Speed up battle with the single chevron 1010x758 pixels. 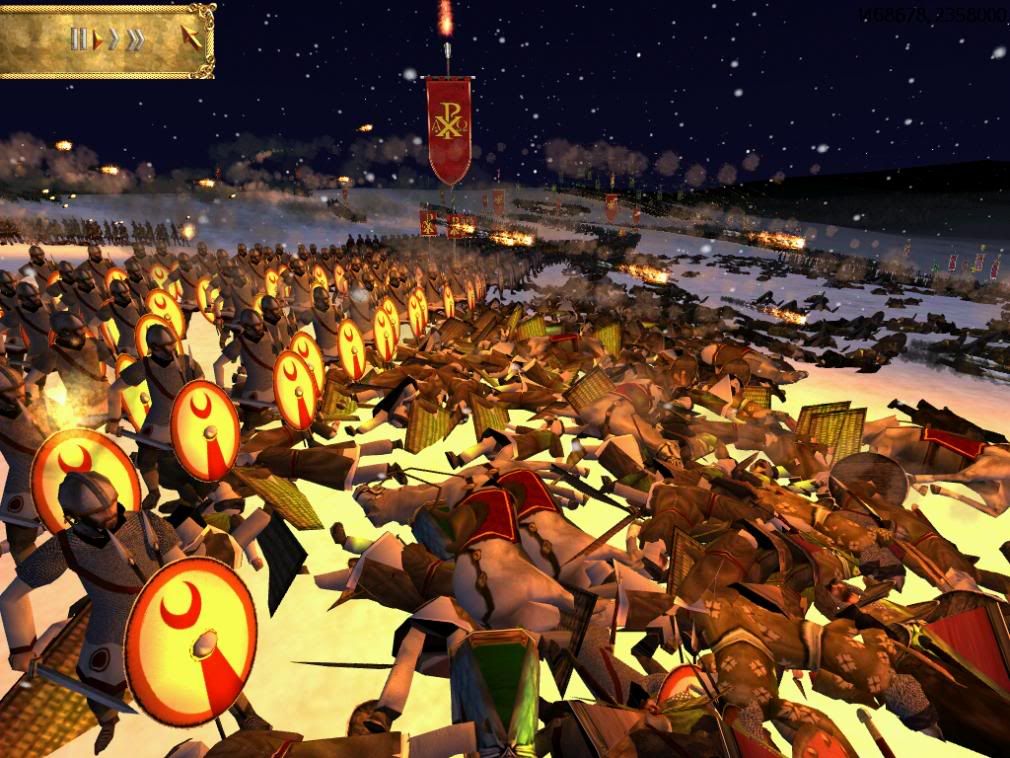click(x=114, y=40)
